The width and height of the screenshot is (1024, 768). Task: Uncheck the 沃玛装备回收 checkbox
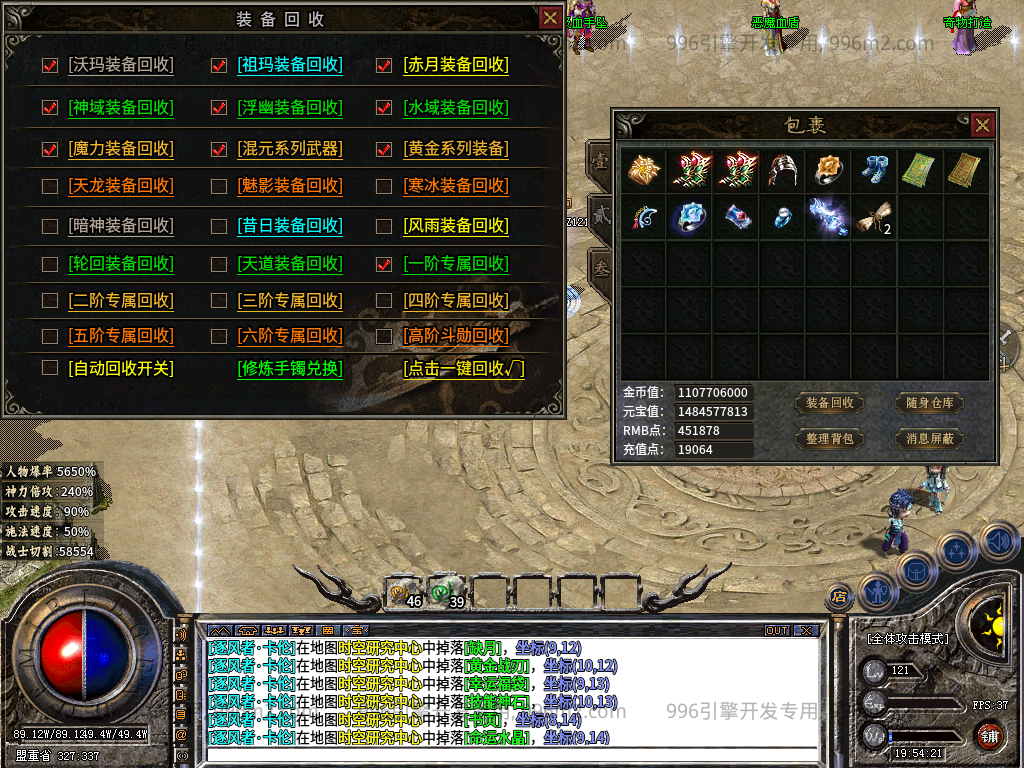tap(50, 66)
